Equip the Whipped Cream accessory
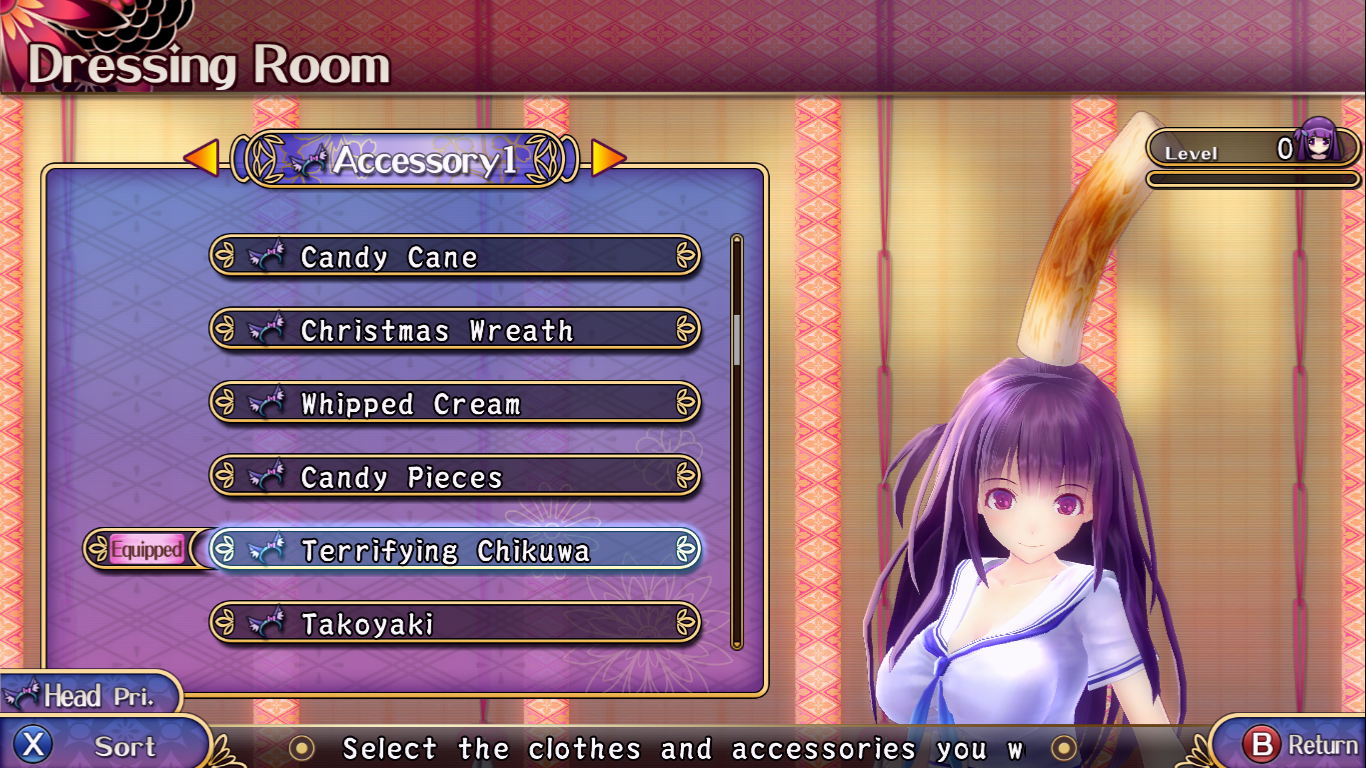 click(x=455, y=404)
